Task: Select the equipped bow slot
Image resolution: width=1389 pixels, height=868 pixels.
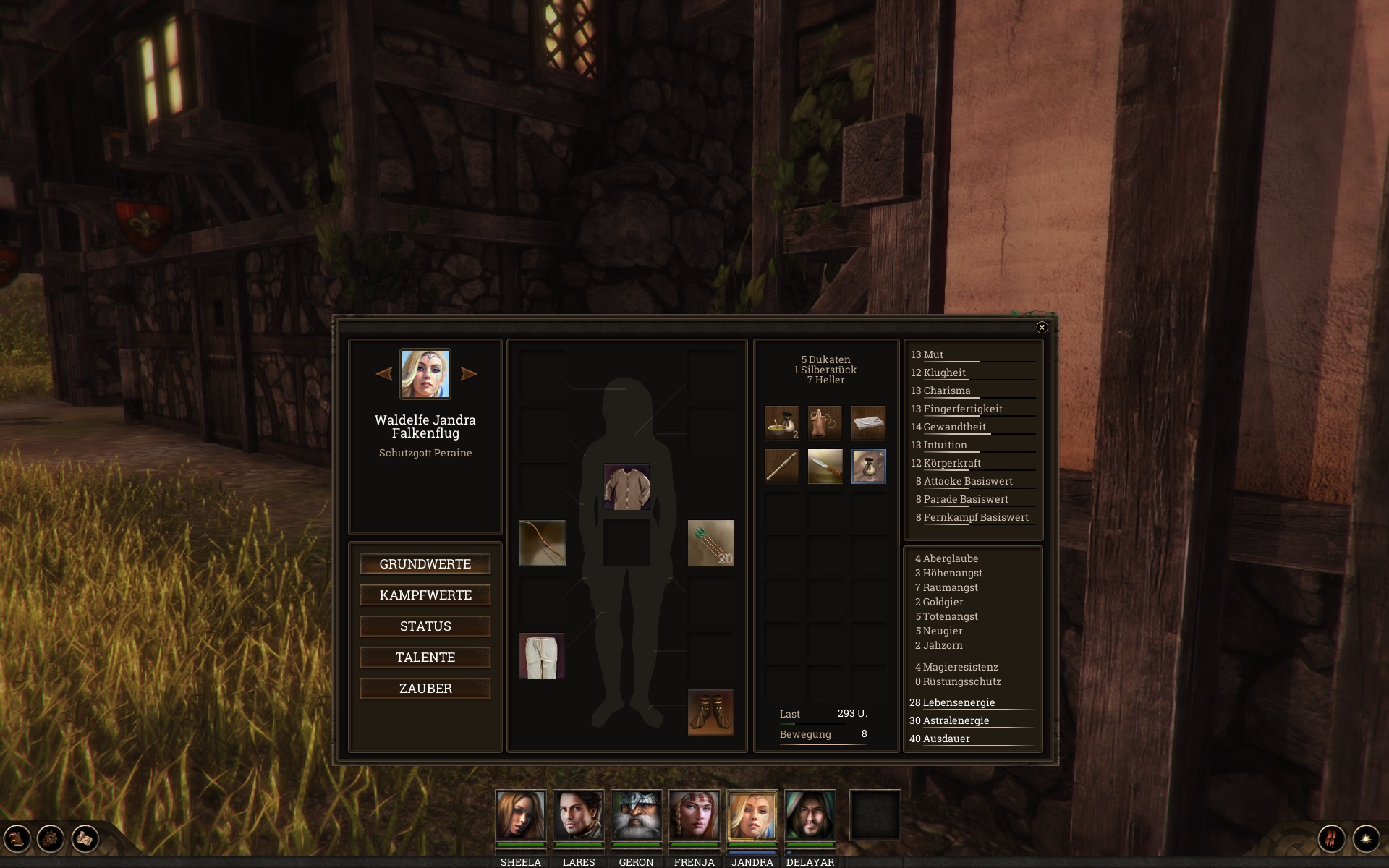Action: coord(543,543)
